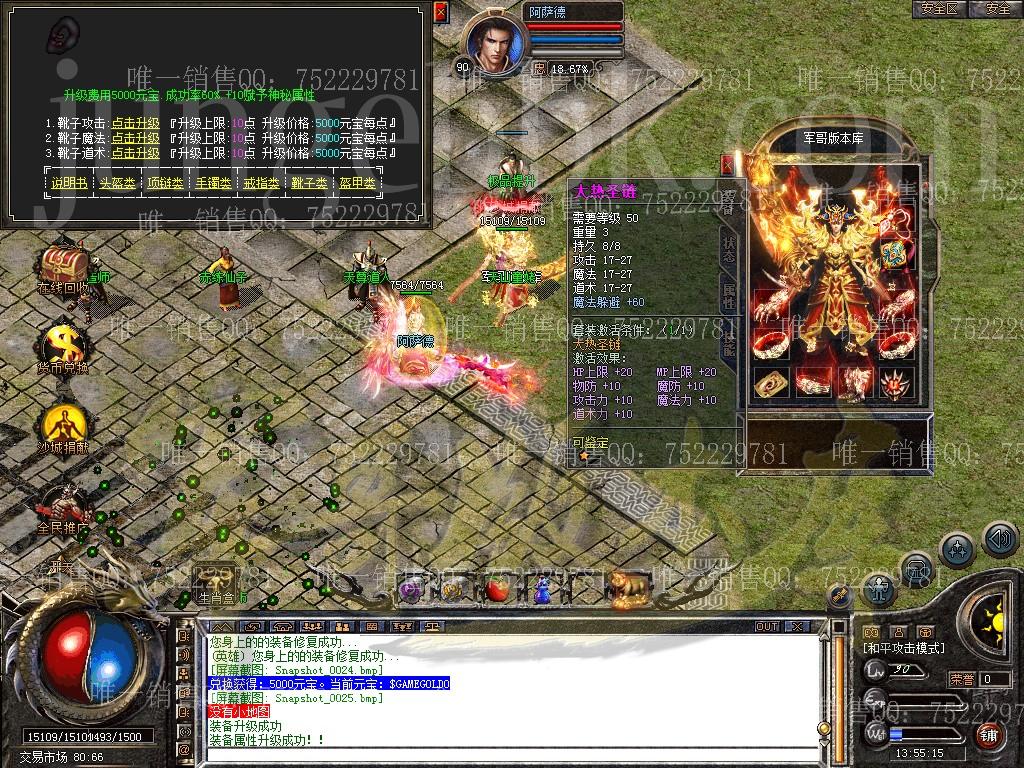Open the 属性 attributes tab
1024x768 pixels.
tap(728, 297)
